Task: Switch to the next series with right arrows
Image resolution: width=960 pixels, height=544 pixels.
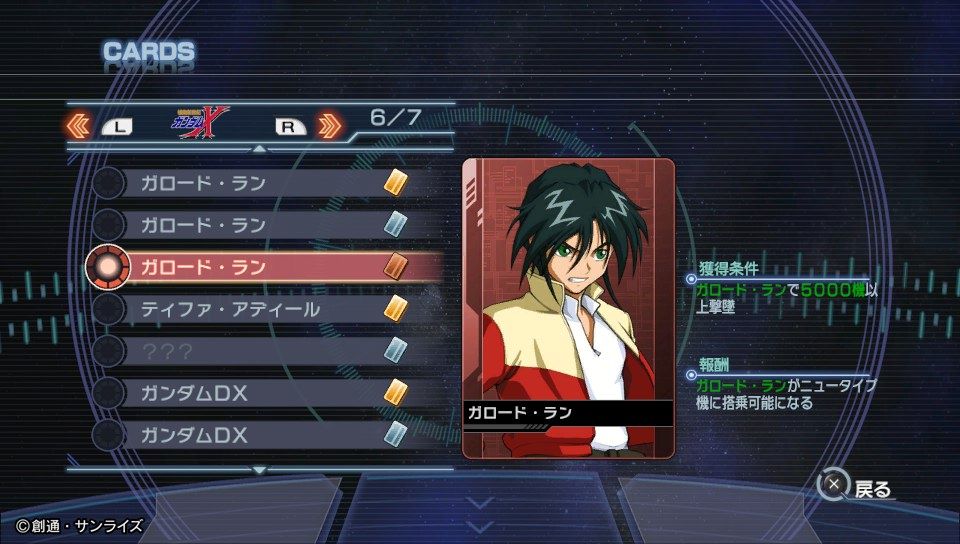Action: [330, 126]
